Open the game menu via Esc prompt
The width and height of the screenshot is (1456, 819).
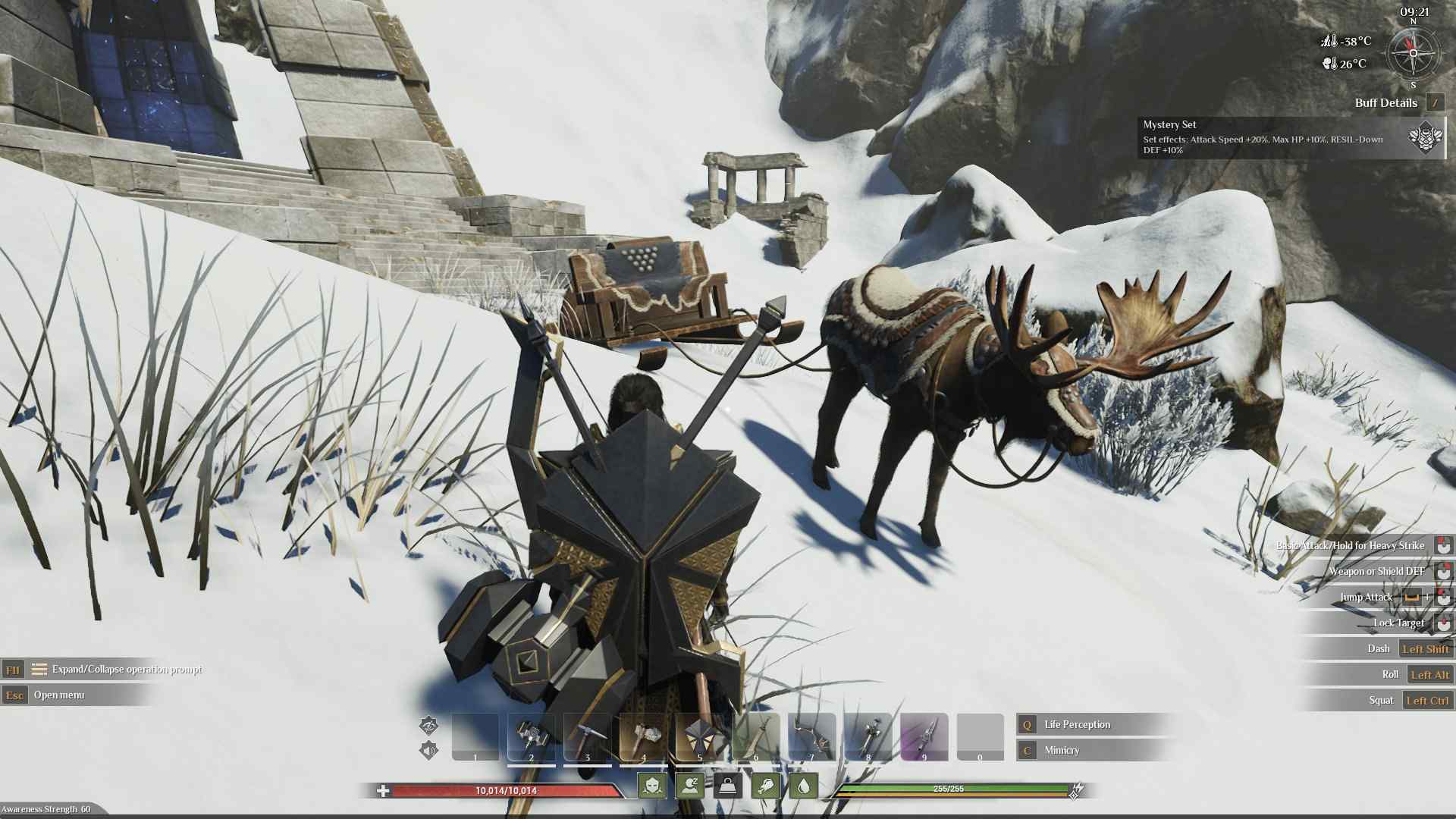[x=13, y=695]
